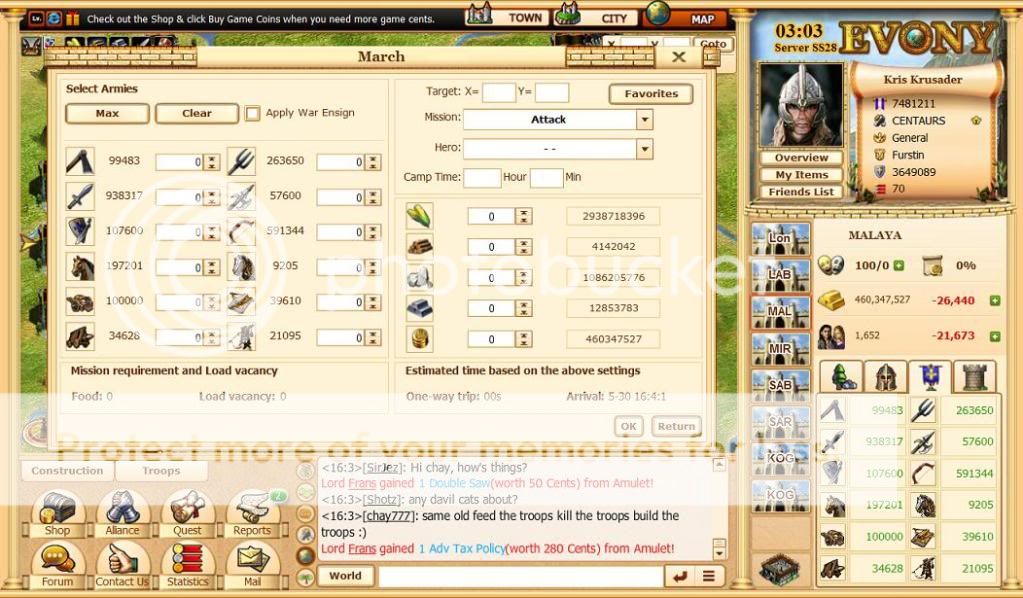The height and width of the screenshot is (598, 1023).
Task: Close the March dialog window
Action: click(x=679, y=57)
